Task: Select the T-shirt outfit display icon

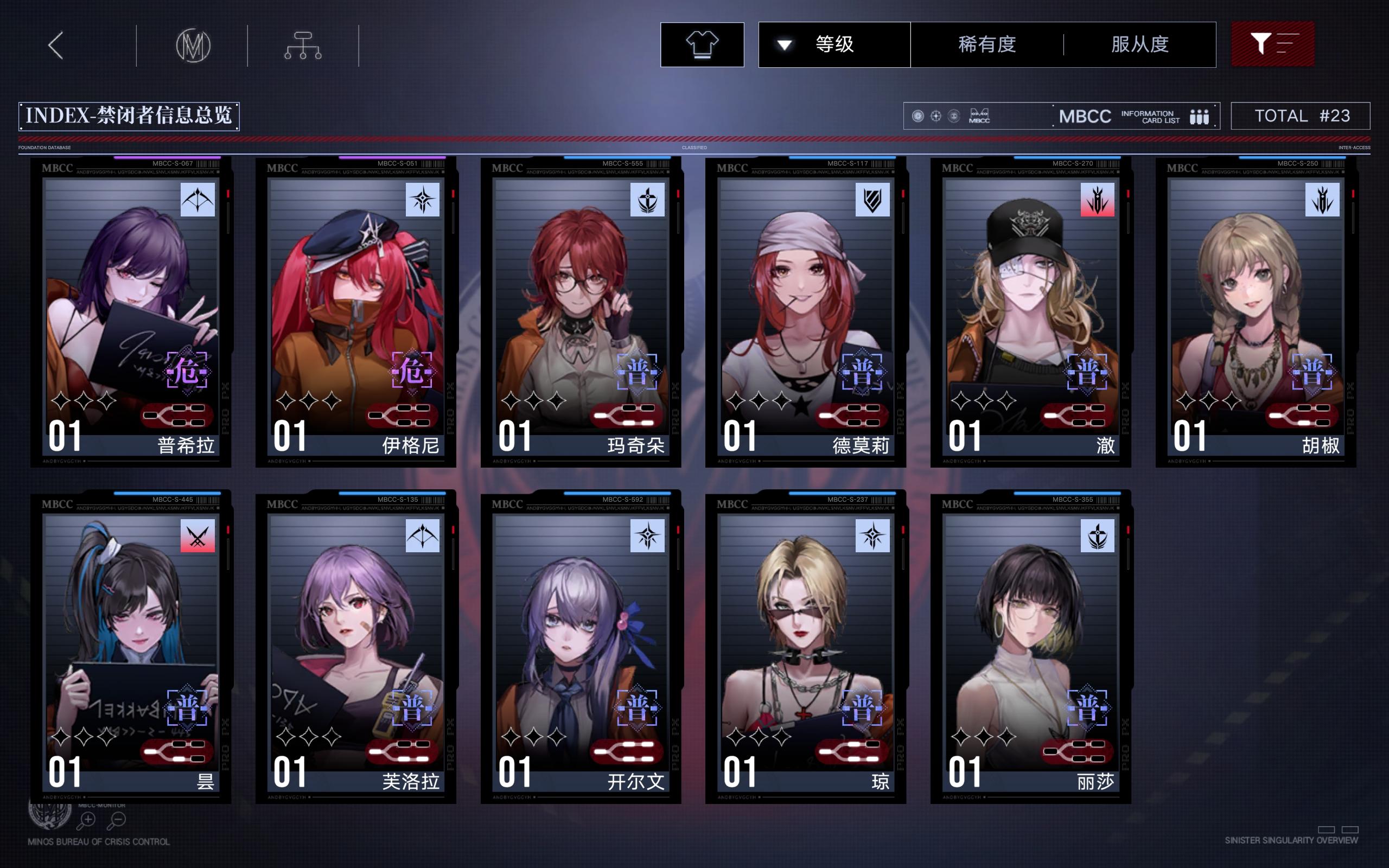Action: (702, 45)
